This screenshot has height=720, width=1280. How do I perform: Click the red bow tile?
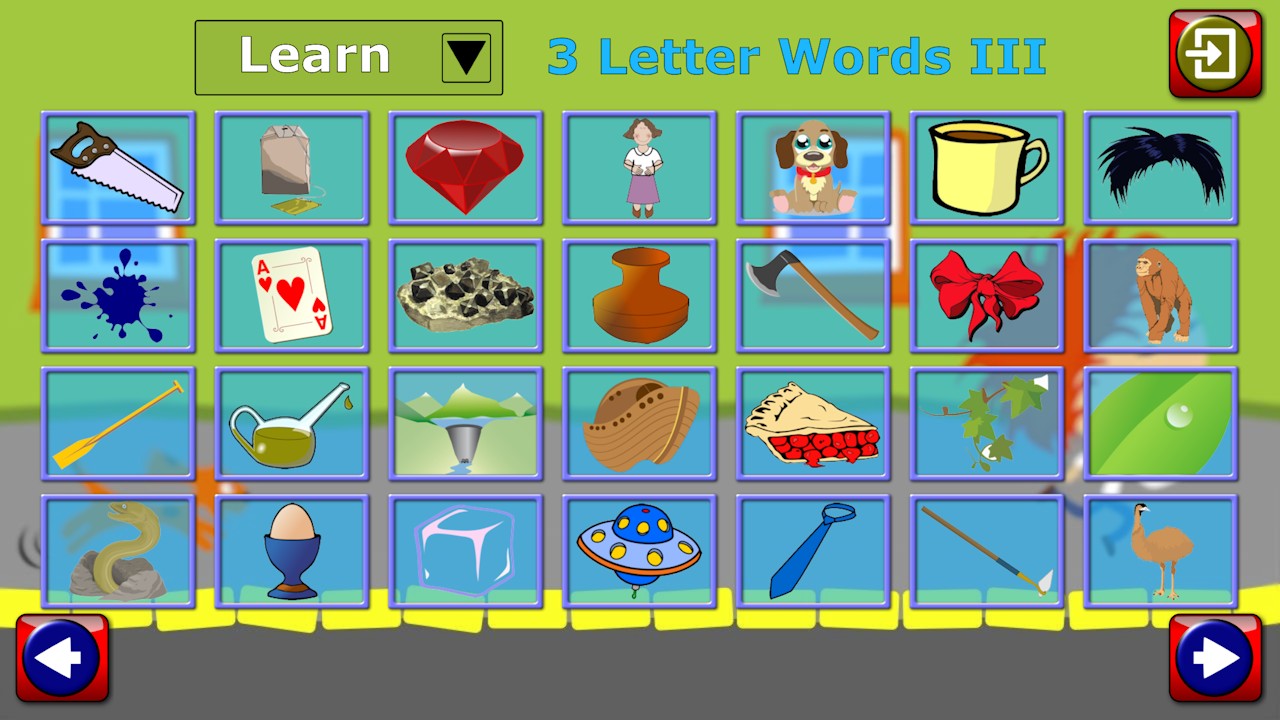tap(987, 294)
